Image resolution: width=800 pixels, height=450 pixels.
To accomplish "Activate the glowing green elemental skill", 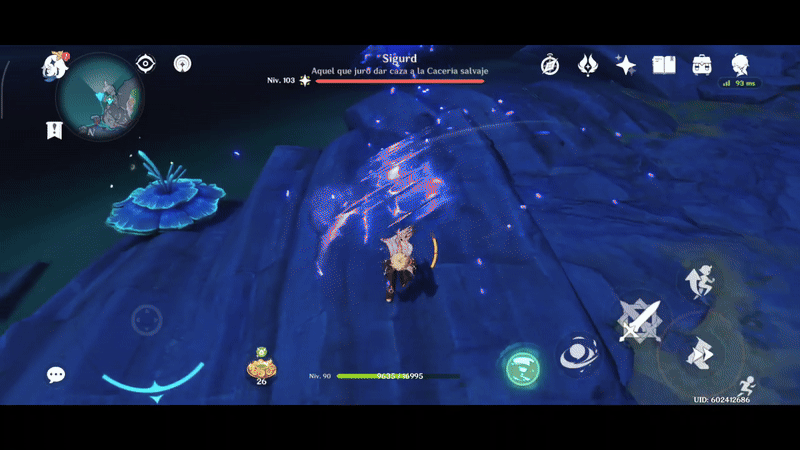I will tap(520, 368).
